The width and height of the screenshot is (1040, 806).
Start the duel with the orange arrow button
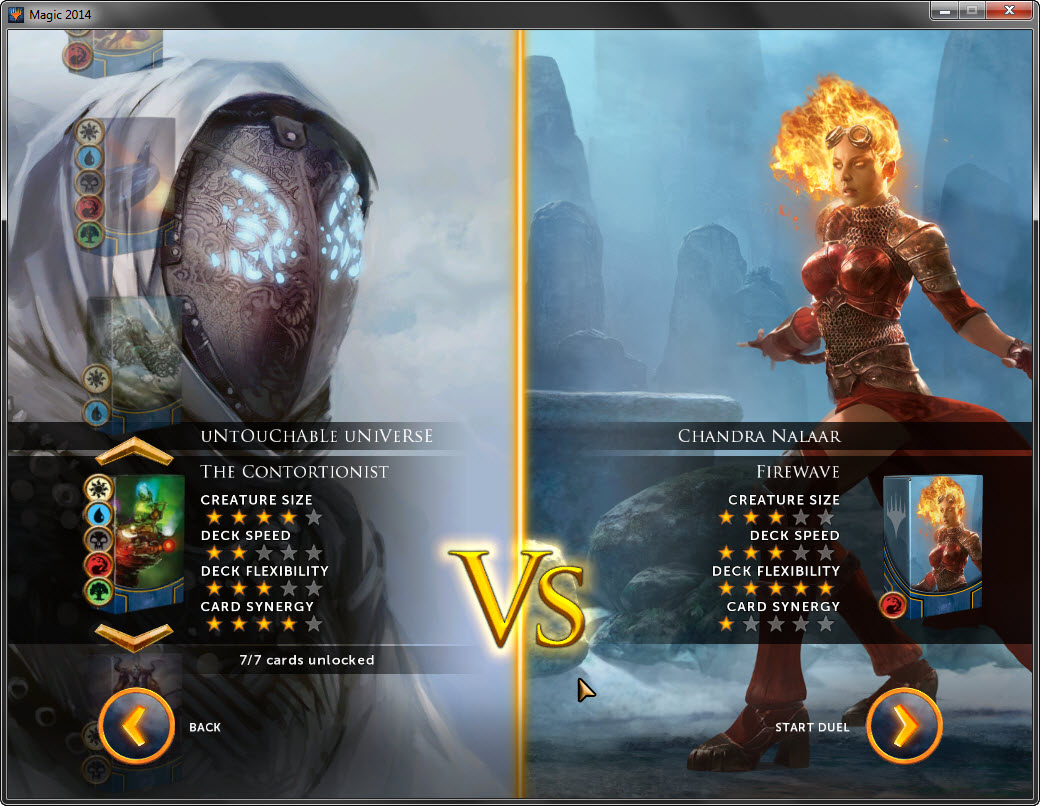[x=904, y=727]
